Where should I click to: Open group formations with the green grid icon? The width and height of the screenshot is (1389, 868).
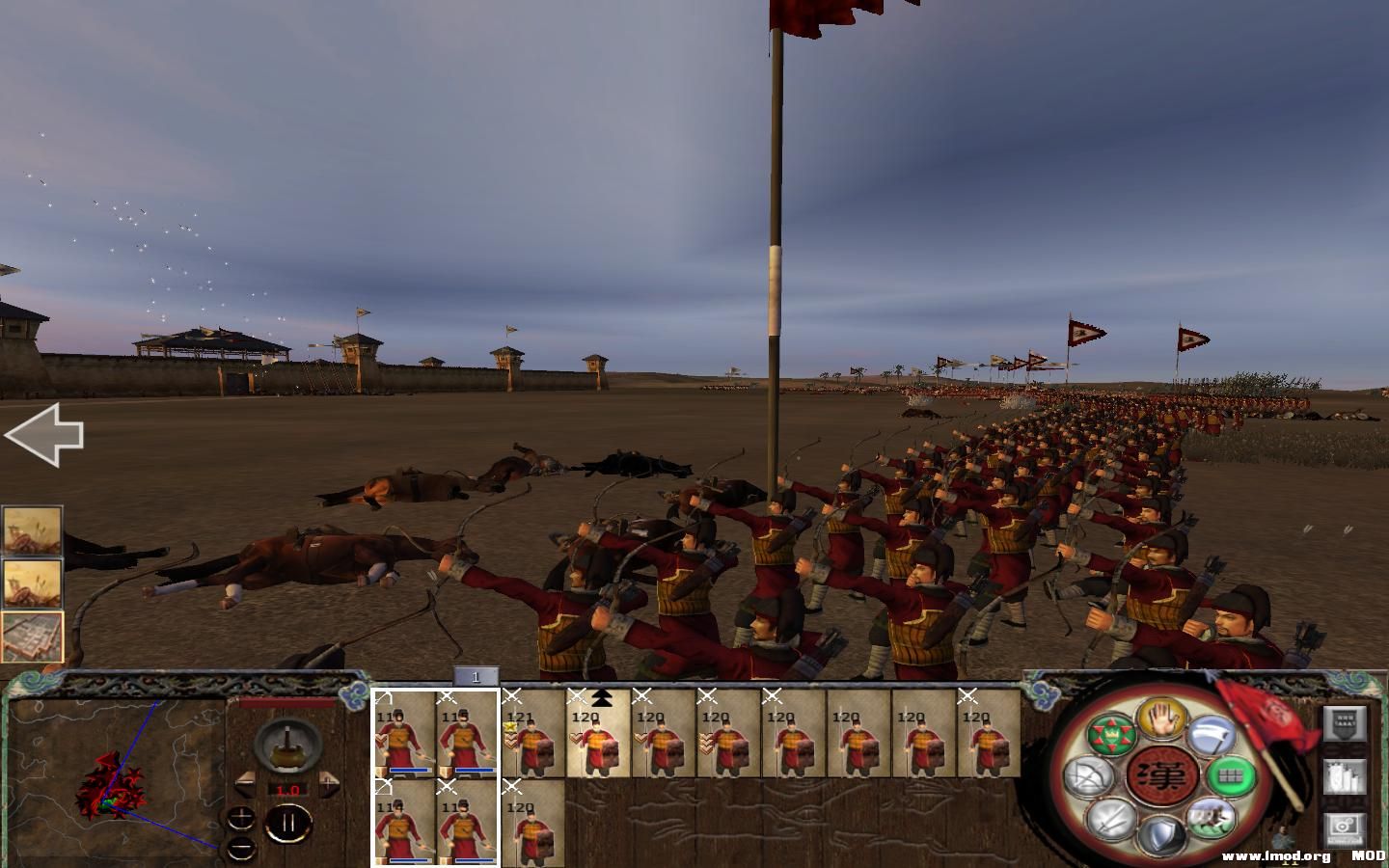(x=1232, y=775)
